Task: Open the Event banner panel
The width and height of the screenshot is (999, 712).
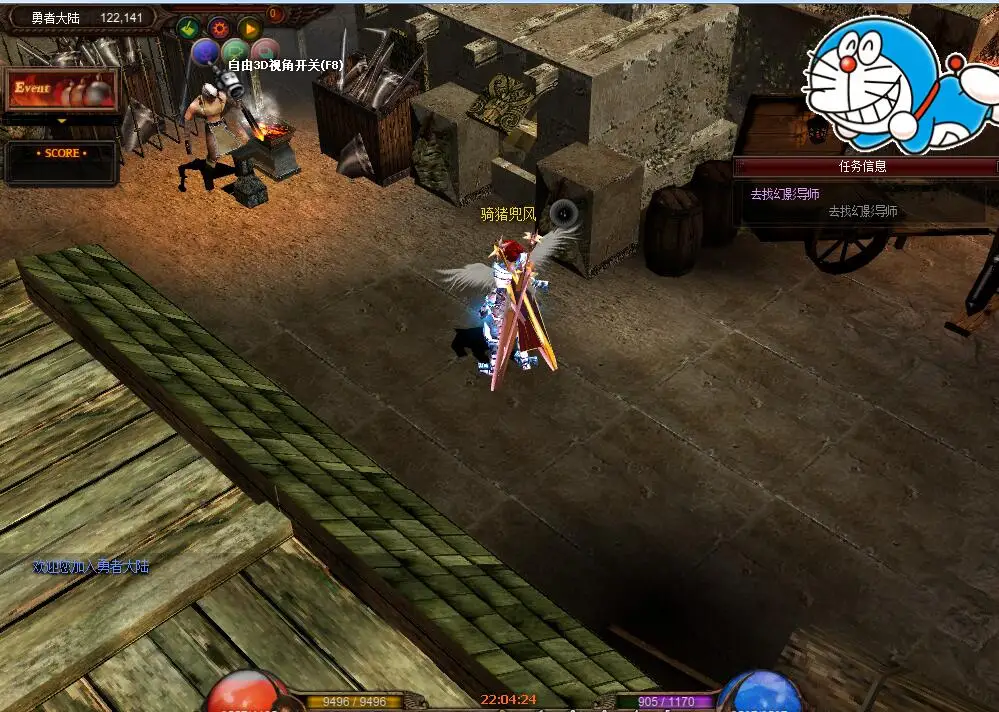Action: pyautogui.click(x=61, y=90)
